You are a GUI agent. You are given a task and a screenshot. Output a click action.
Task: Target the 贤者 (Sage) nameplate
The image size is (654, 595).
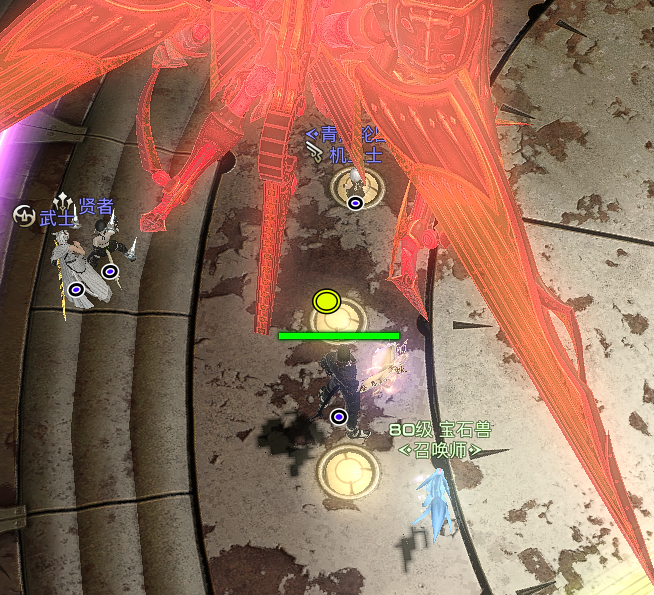point(95,206)
